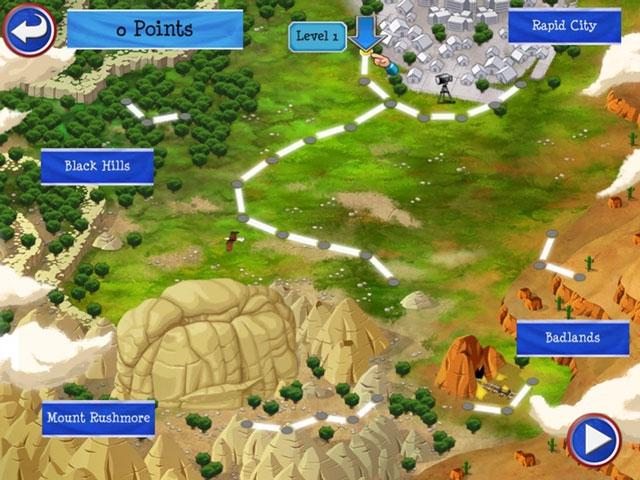
Task: Select the Level 1 map marker
Action: [x=317, y=37]
